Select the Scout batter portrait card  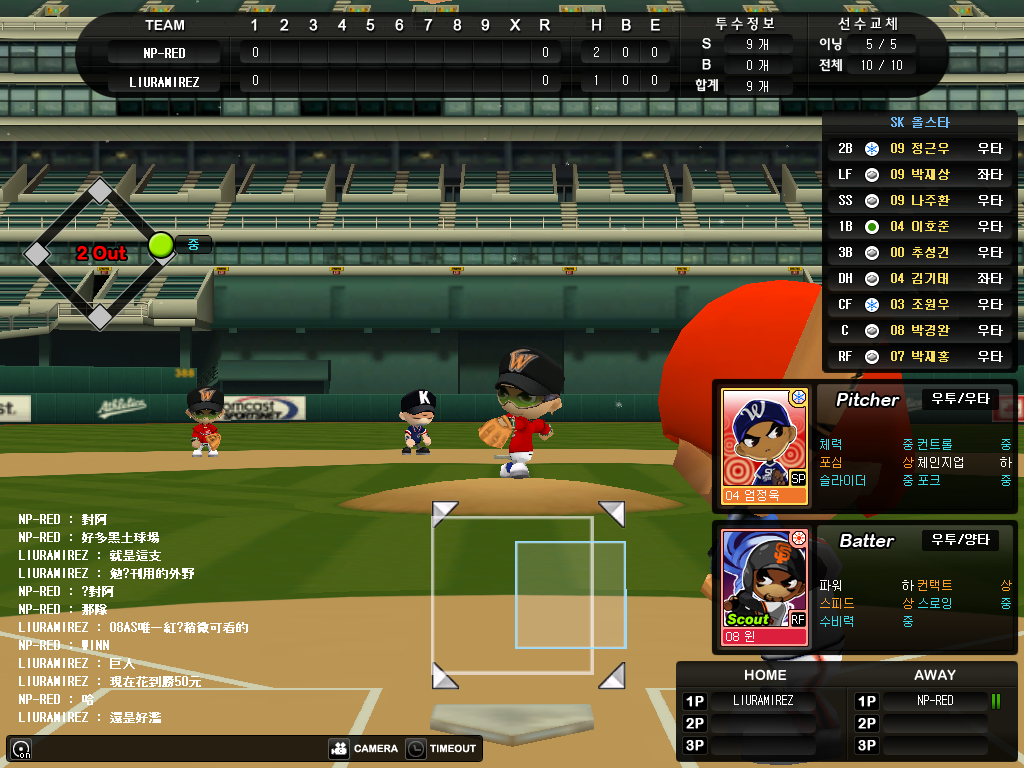click(764, 586)
